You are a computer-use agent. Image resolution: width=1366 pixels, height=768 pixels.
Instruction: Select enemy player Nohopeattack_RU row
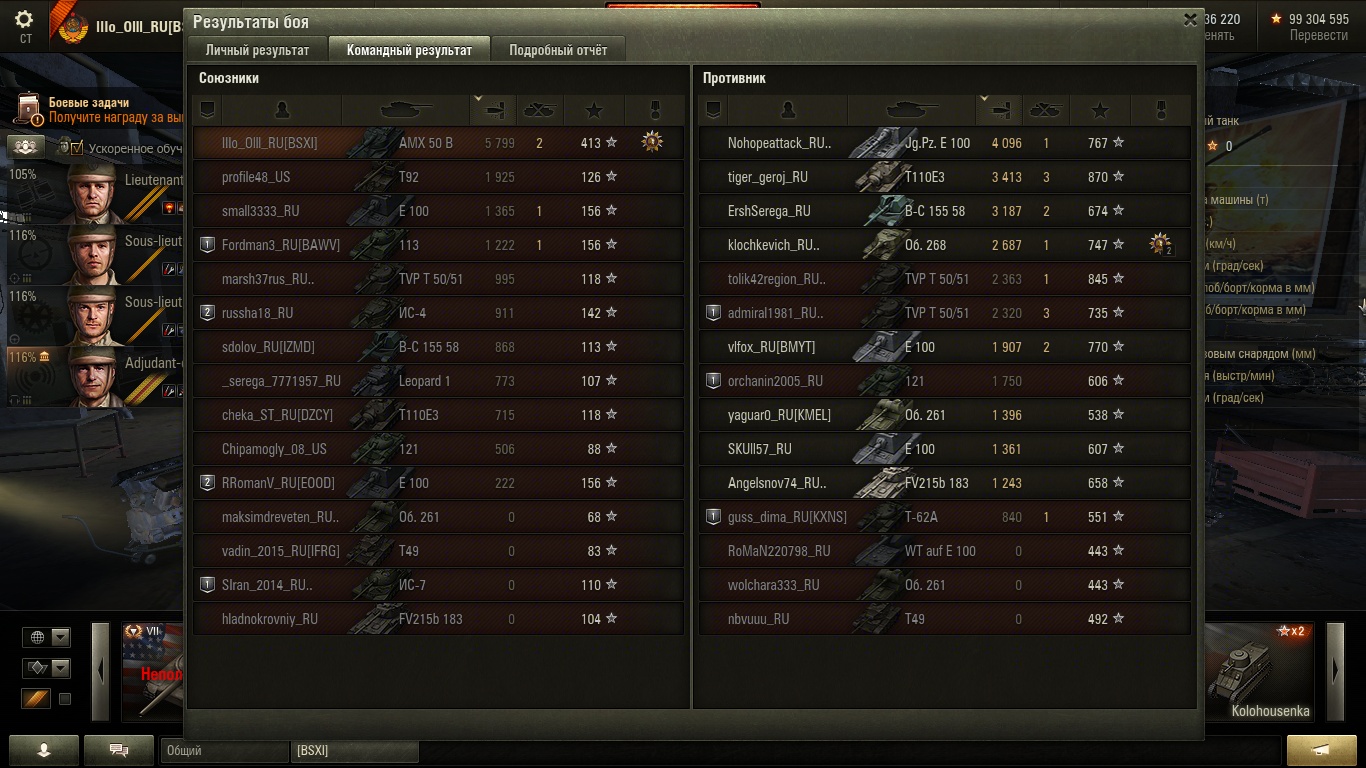[x=944, y=143]
